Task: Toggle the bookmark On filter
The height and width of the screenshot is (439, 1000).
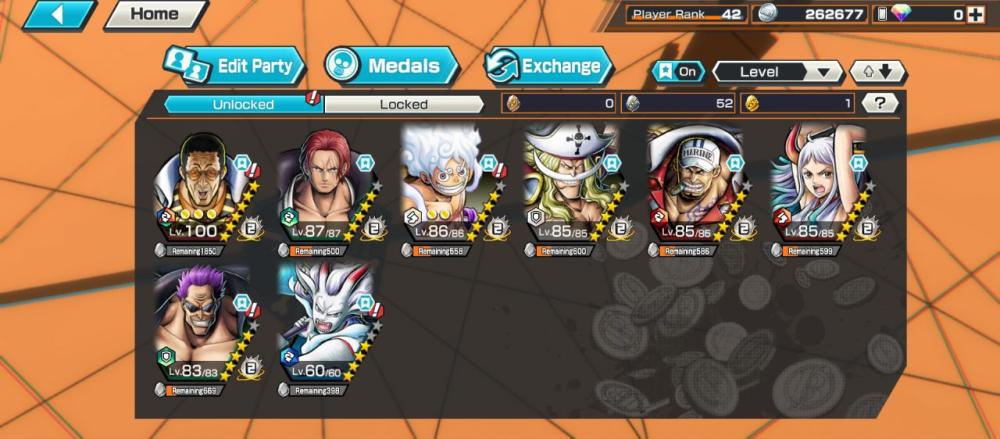Action: pos(677,72)
